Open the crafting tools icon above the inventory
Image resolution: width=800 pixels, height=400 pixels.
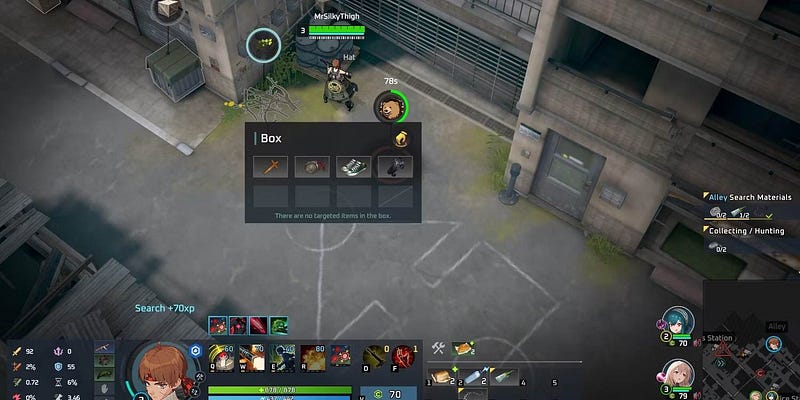tap(438, 348)
